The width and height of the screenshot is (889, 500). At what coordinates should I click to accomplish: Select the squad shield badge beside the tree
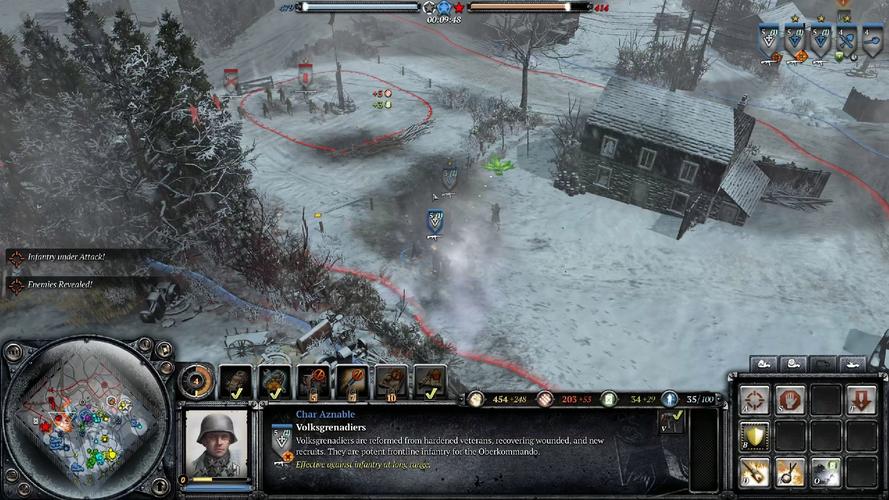[450, 176]
